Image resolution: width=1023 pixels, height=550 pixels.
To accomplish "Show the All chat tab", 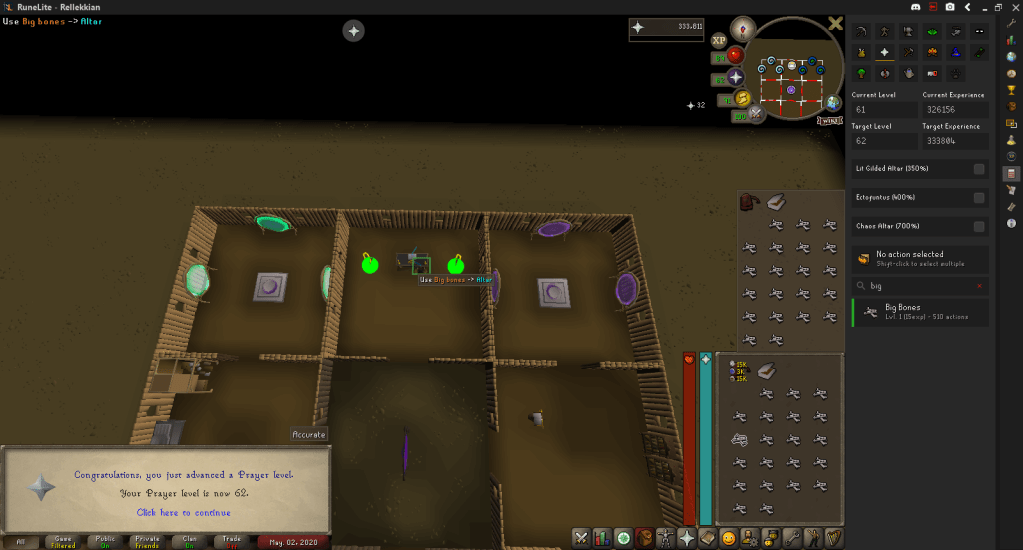I will 21,542.
